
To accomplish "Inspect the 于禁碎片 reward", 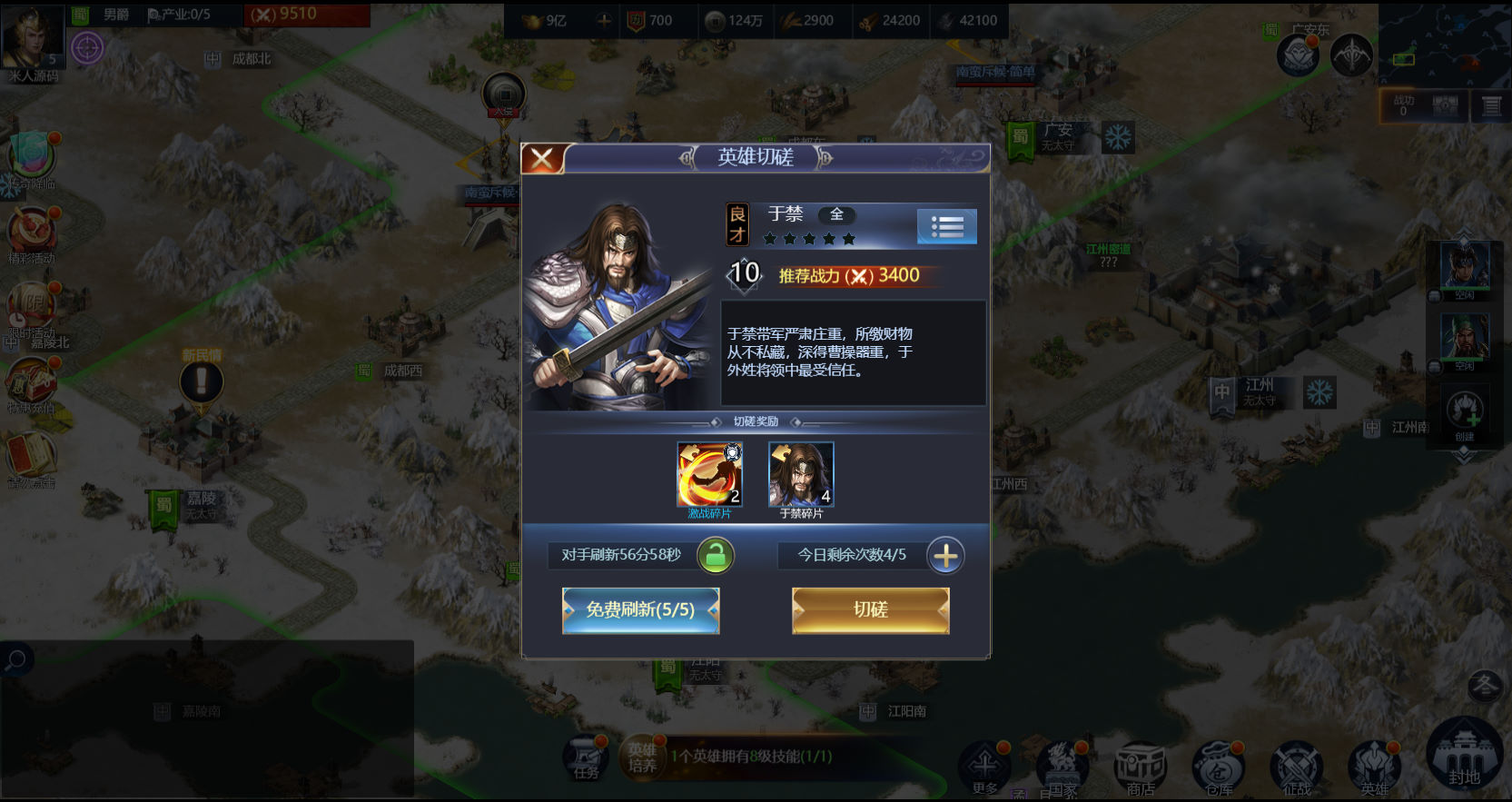I will coord(800,475).
